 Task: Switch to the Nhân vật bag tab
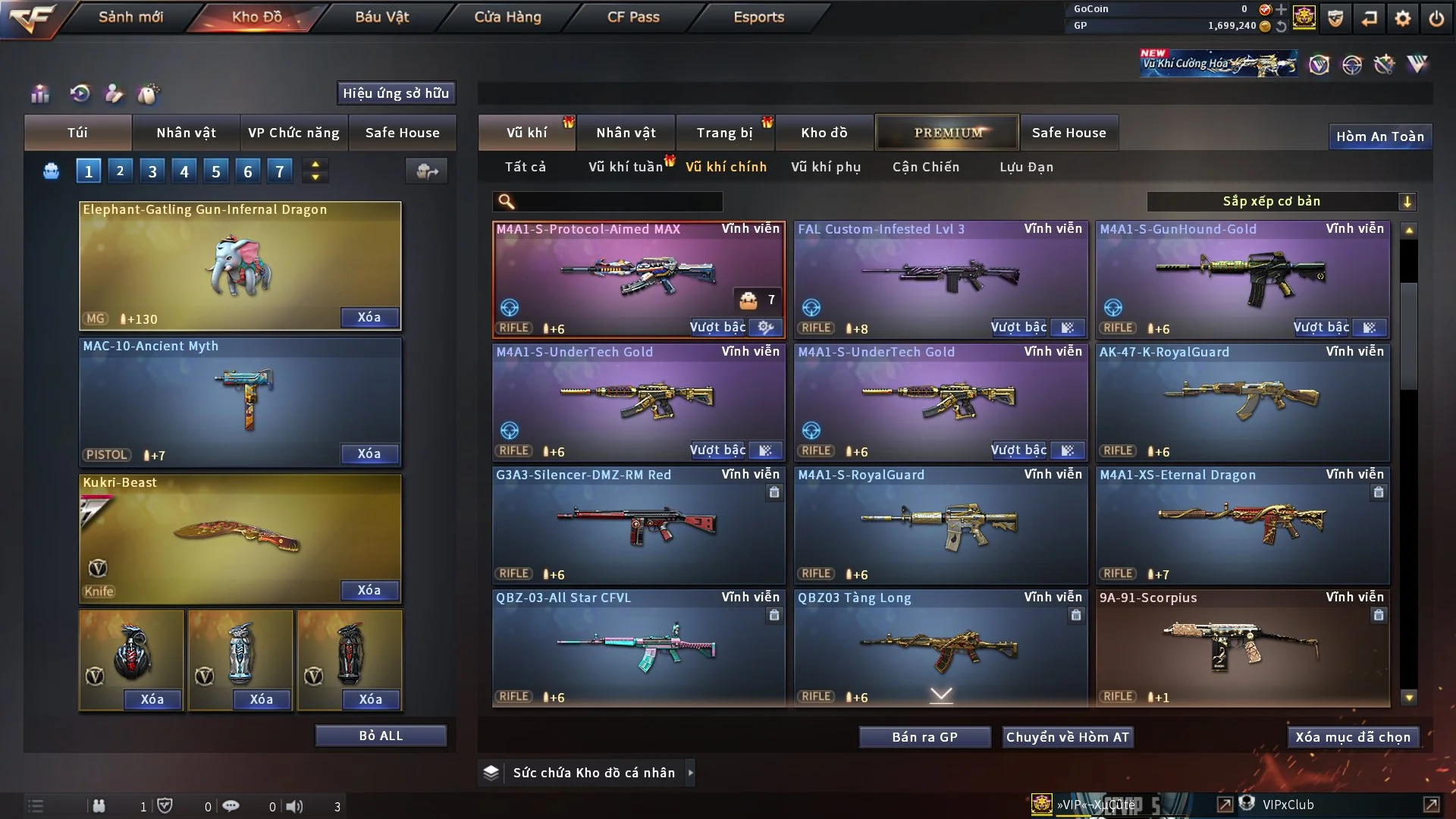[x=186, y=133]
